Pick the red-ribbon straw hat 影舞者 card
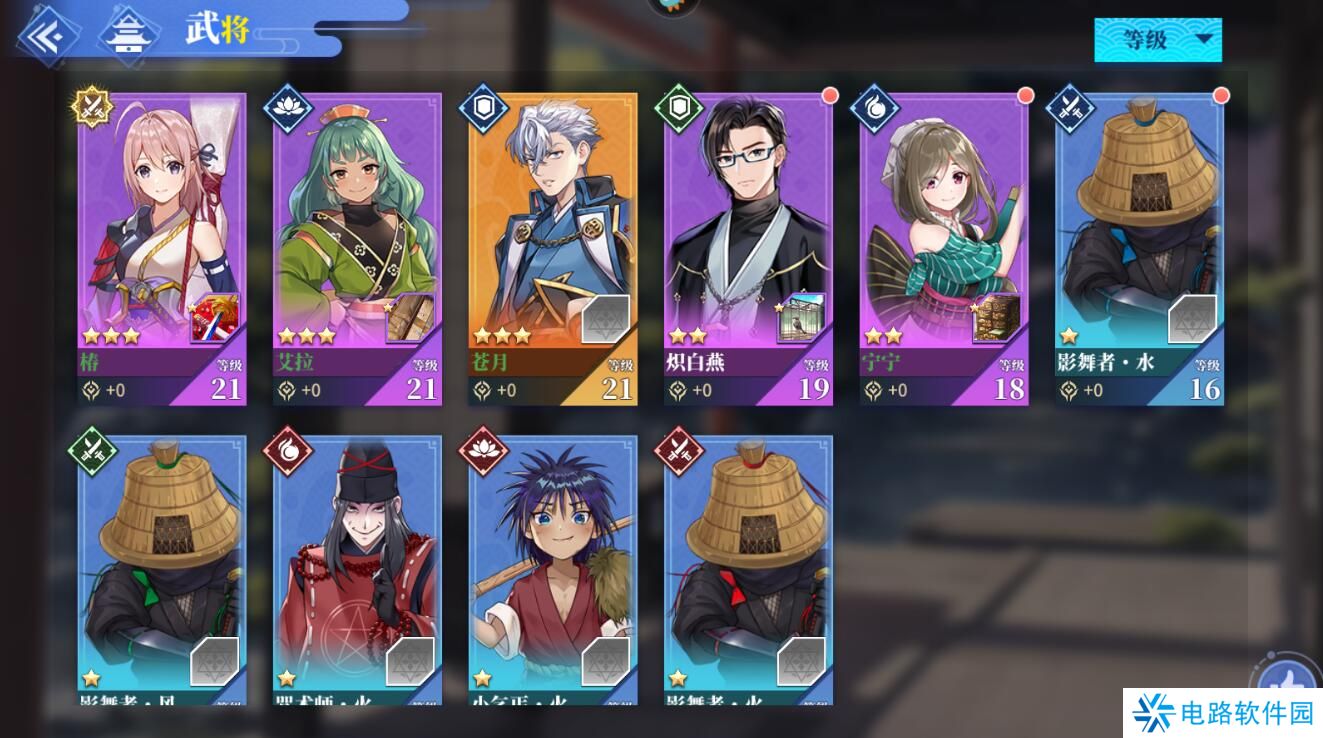This screenshot has width=1323, height=738. (748, 560)
